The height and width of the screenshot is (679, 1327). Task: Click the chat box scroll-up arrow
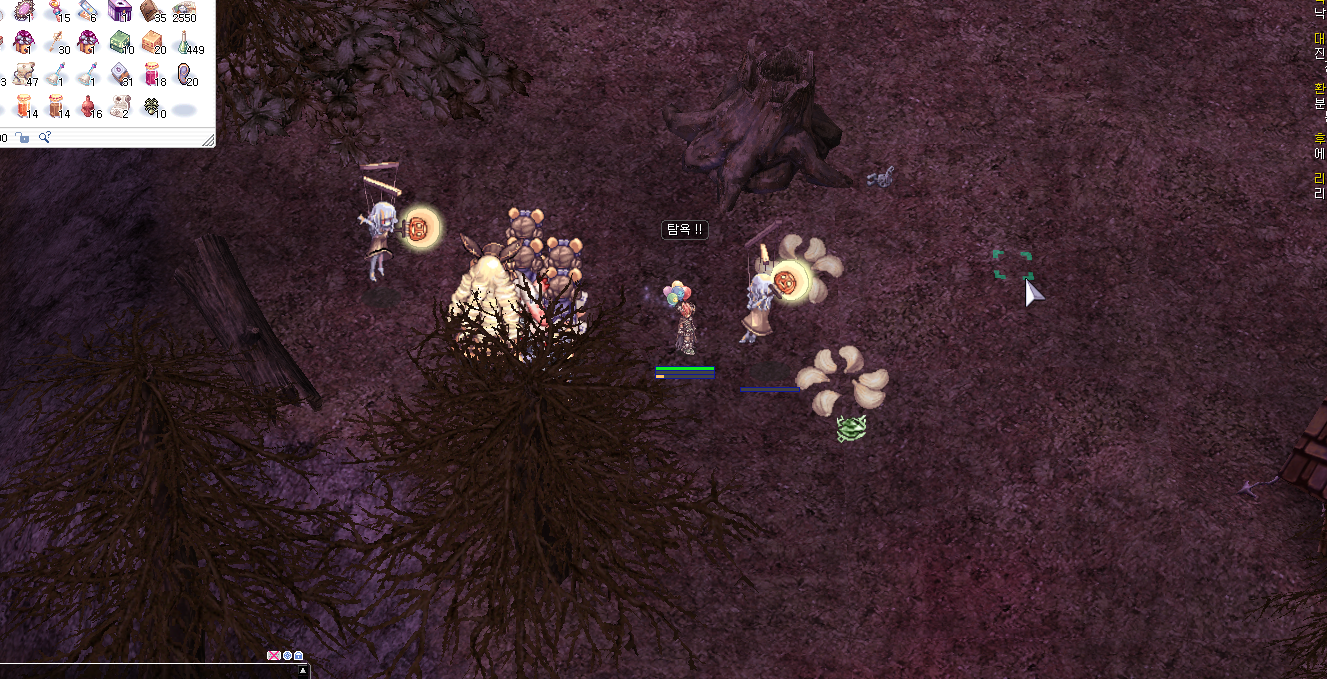point(302,671)
